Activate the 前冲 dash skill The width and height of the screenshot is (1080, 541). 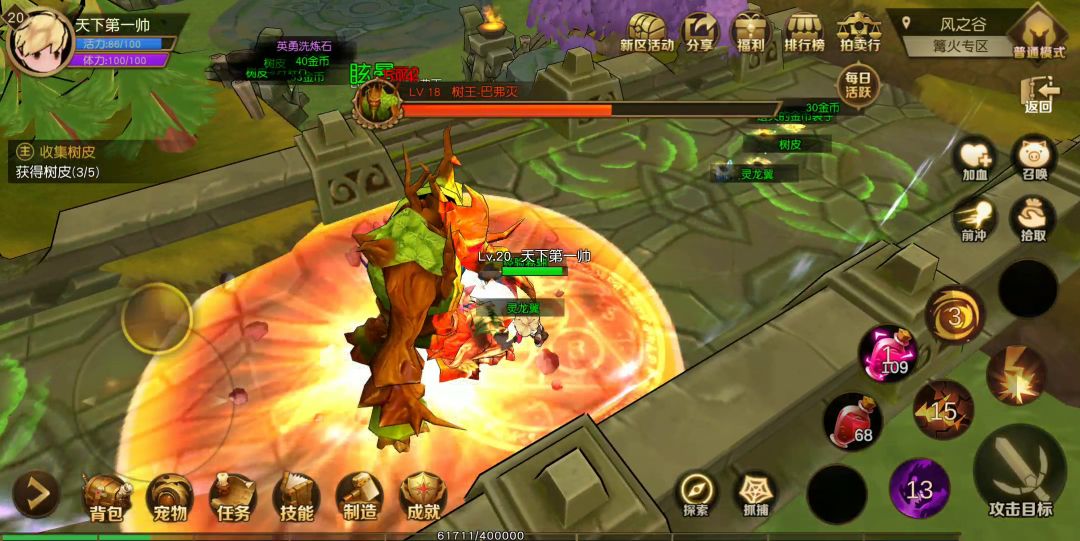975,219
